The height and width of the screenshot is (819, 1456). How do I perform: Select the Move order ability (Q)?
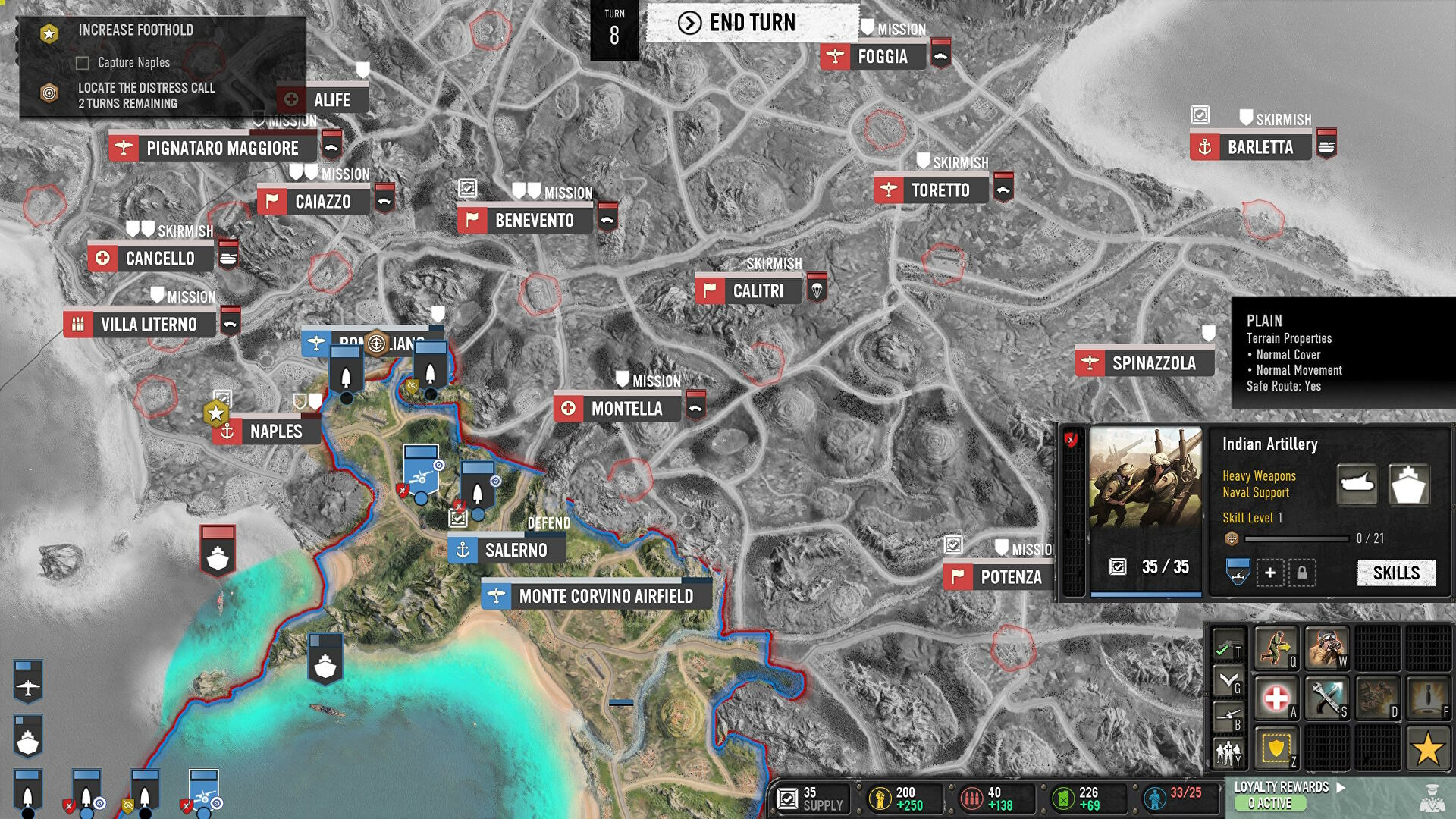point(1276,648)
